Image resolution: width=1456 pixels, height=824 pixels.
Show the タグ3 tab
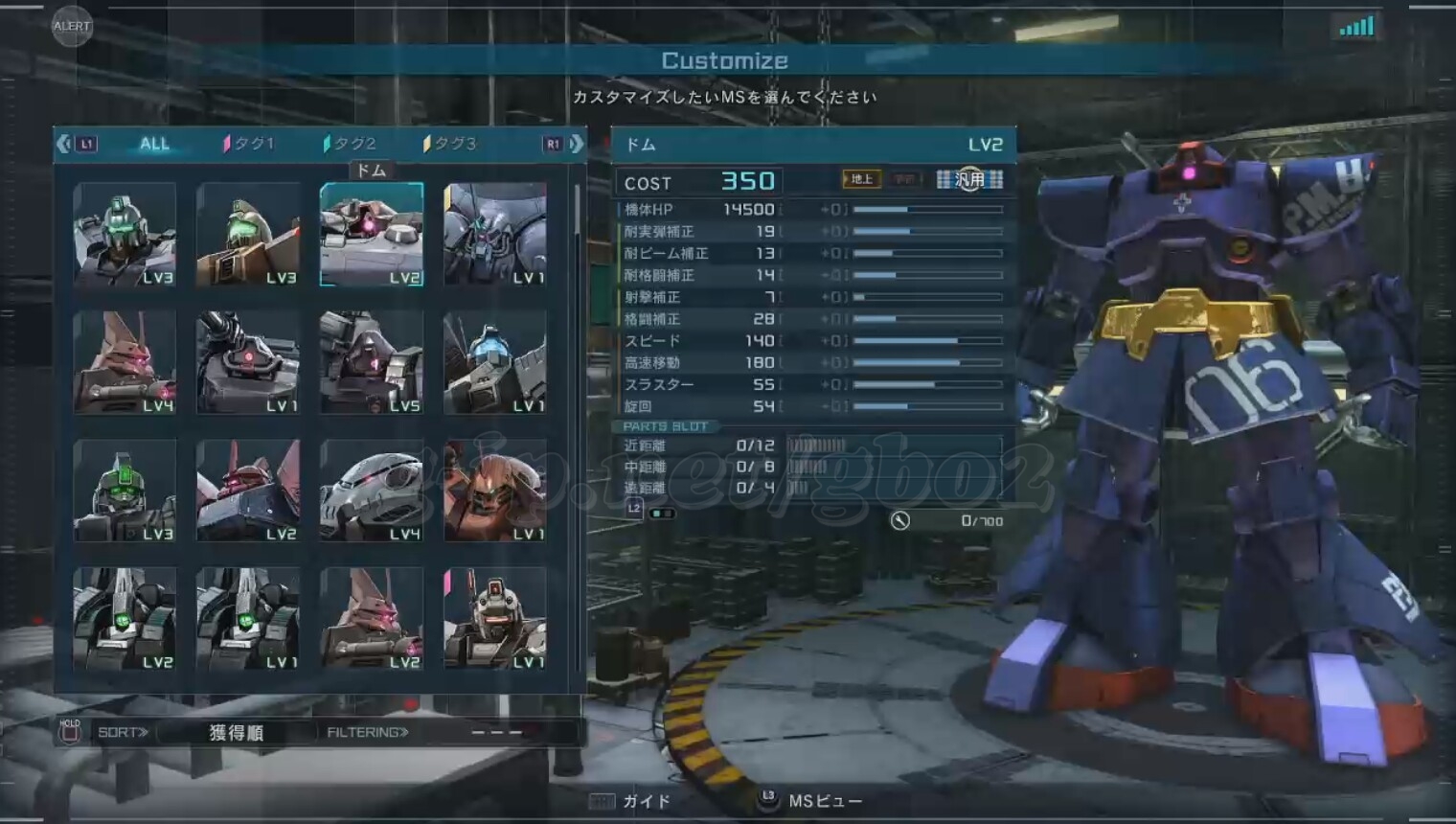(x=450, y=144)
